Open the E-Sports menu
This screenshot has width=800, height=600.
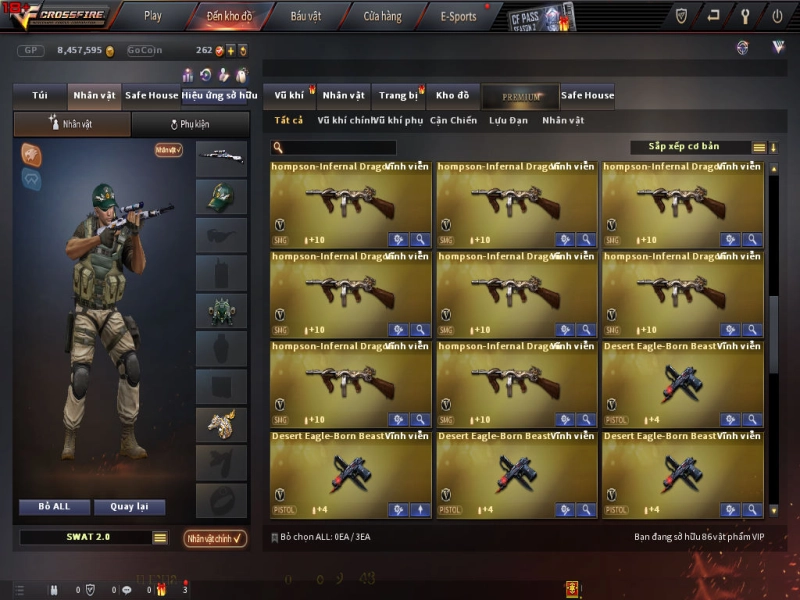coord(458,16)
